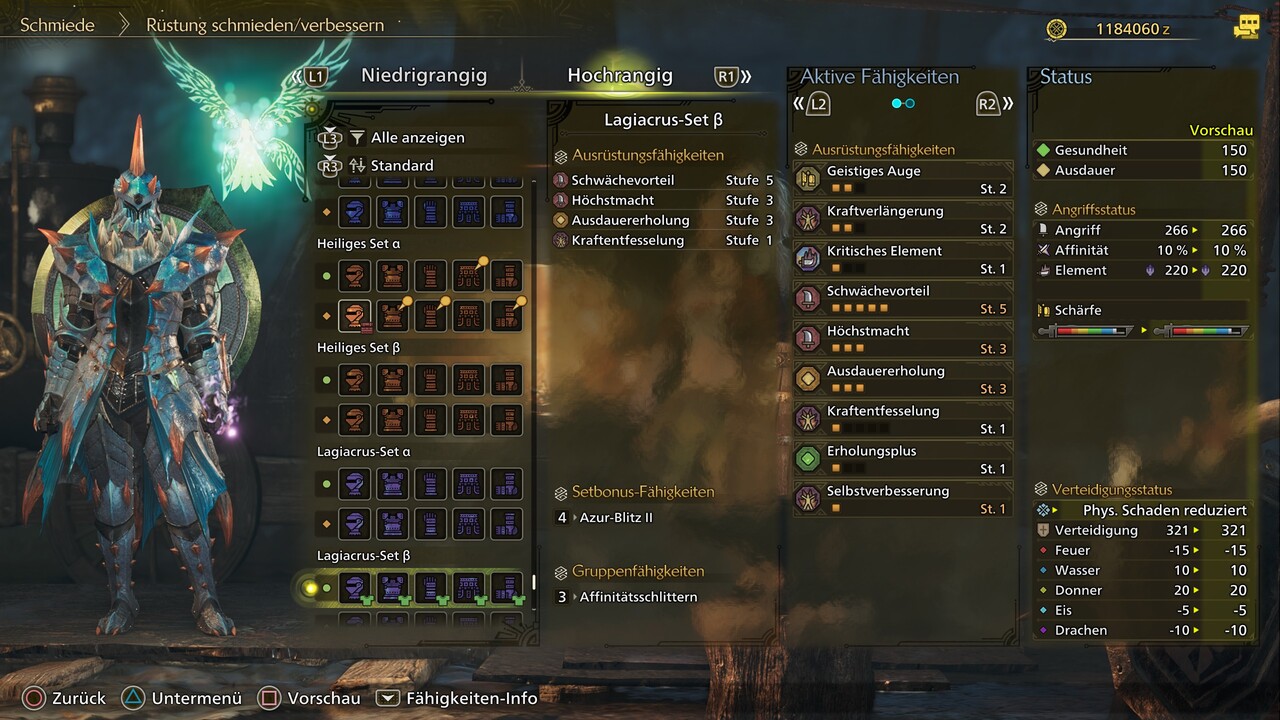Choose the Kraftverlängerung skill entry
1280x720 pixels.
coord(902,219)
